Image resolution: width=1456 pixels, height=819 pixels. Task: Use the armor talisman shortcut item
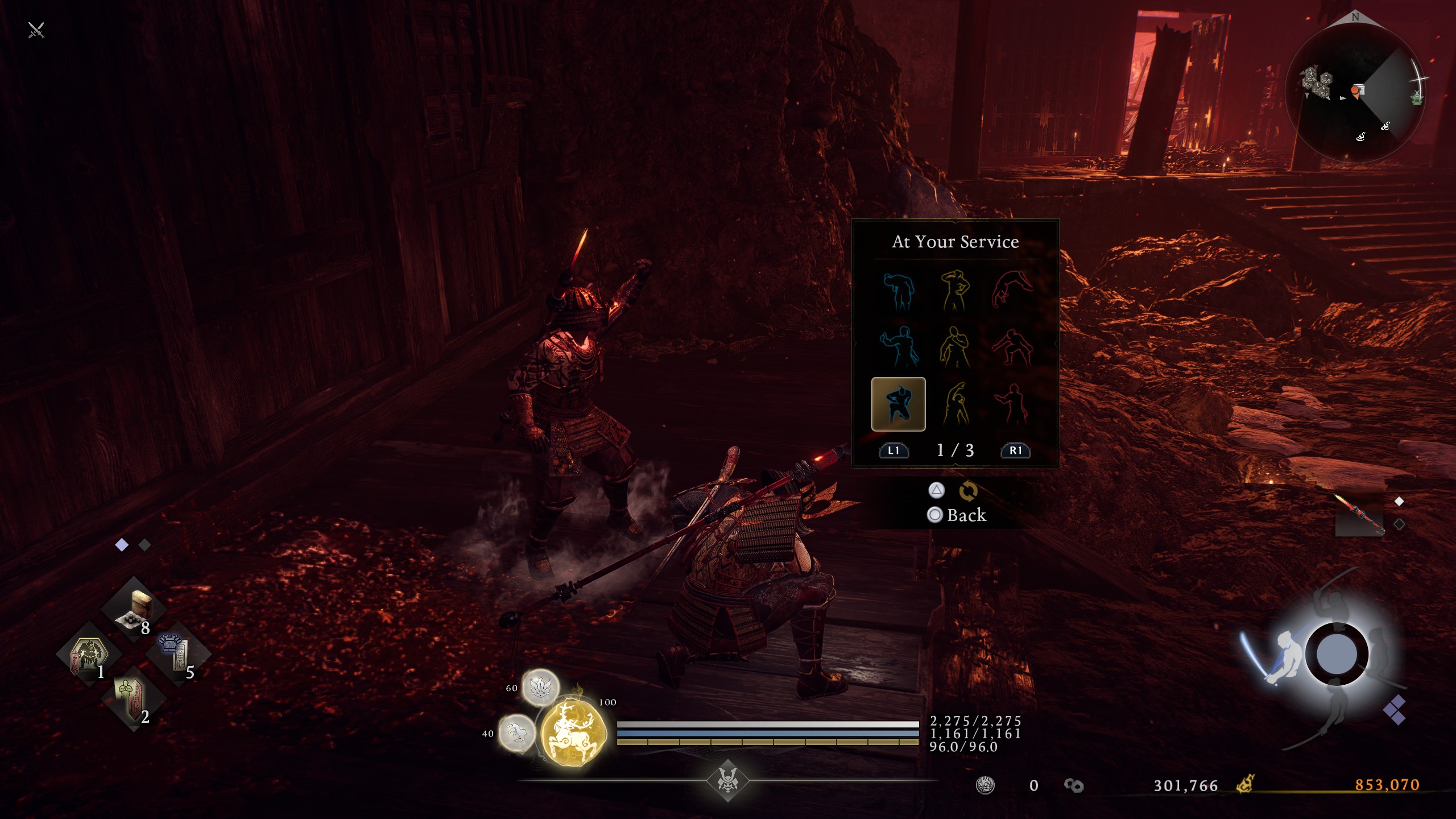pyautogui.click(x=177, y=654)
